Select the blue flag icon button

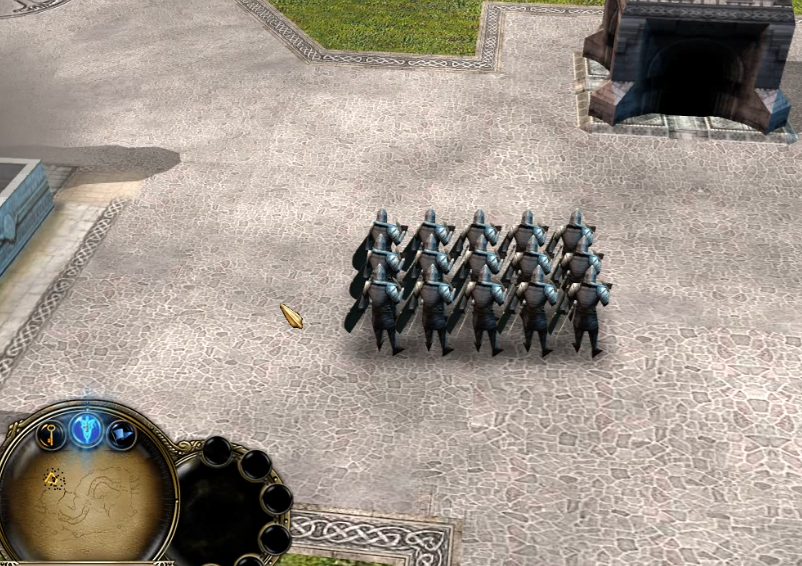[122, 433]
